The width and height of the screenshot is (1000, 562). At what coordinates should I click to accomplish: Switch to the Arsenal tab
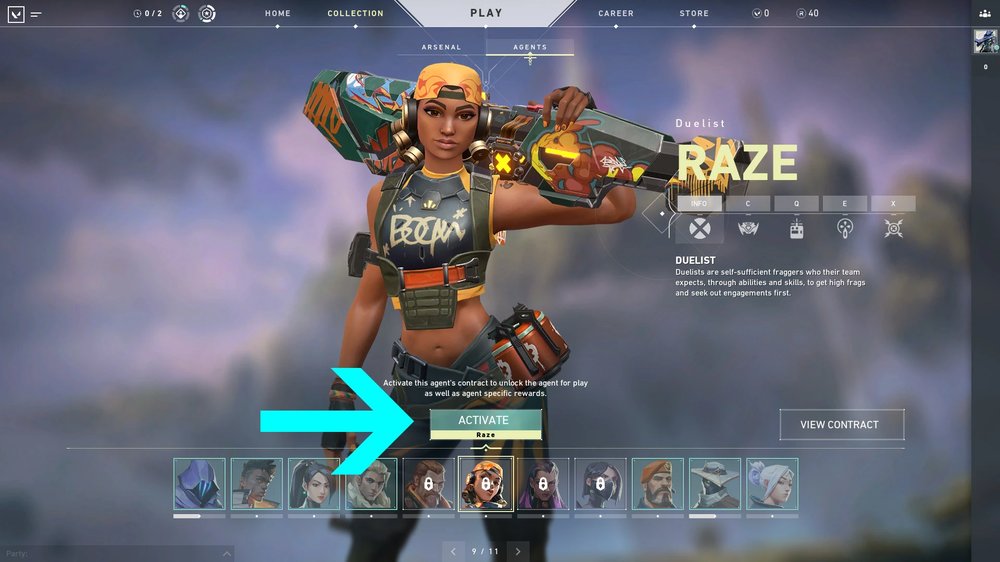[x=441, y=47]
